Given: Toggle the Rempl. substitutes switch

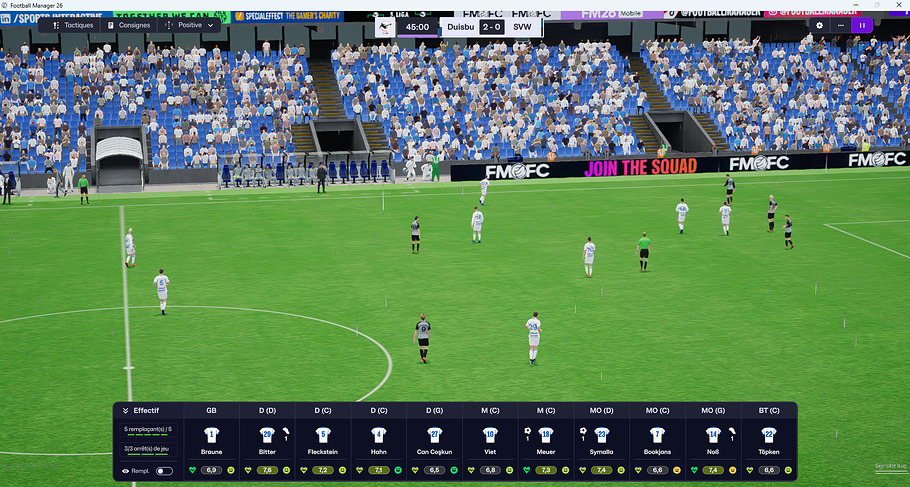Looking at the screenshot, I should click(164, 470).
